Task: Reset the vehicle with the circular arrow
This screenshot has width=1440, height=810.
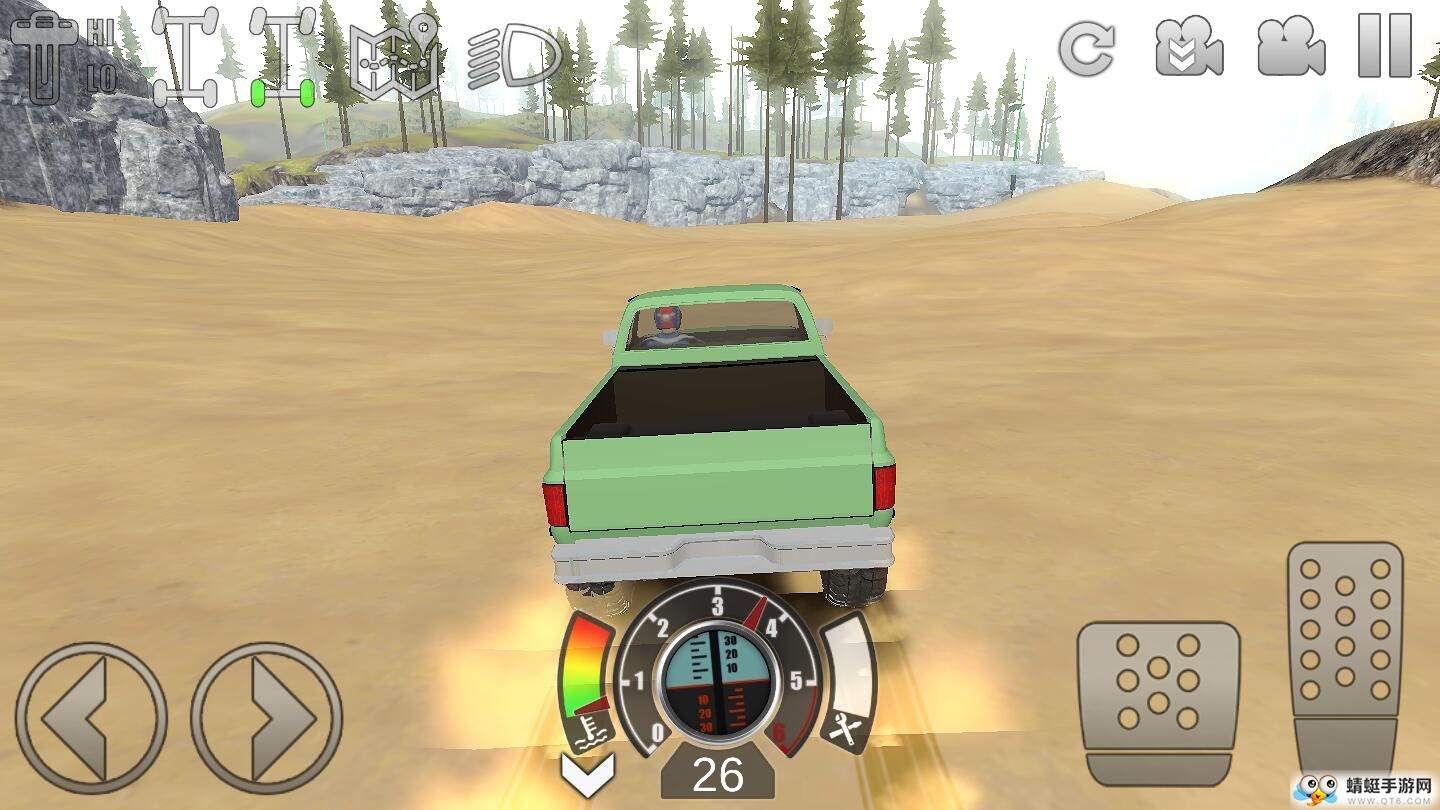Action: (x=1087, y=48)
